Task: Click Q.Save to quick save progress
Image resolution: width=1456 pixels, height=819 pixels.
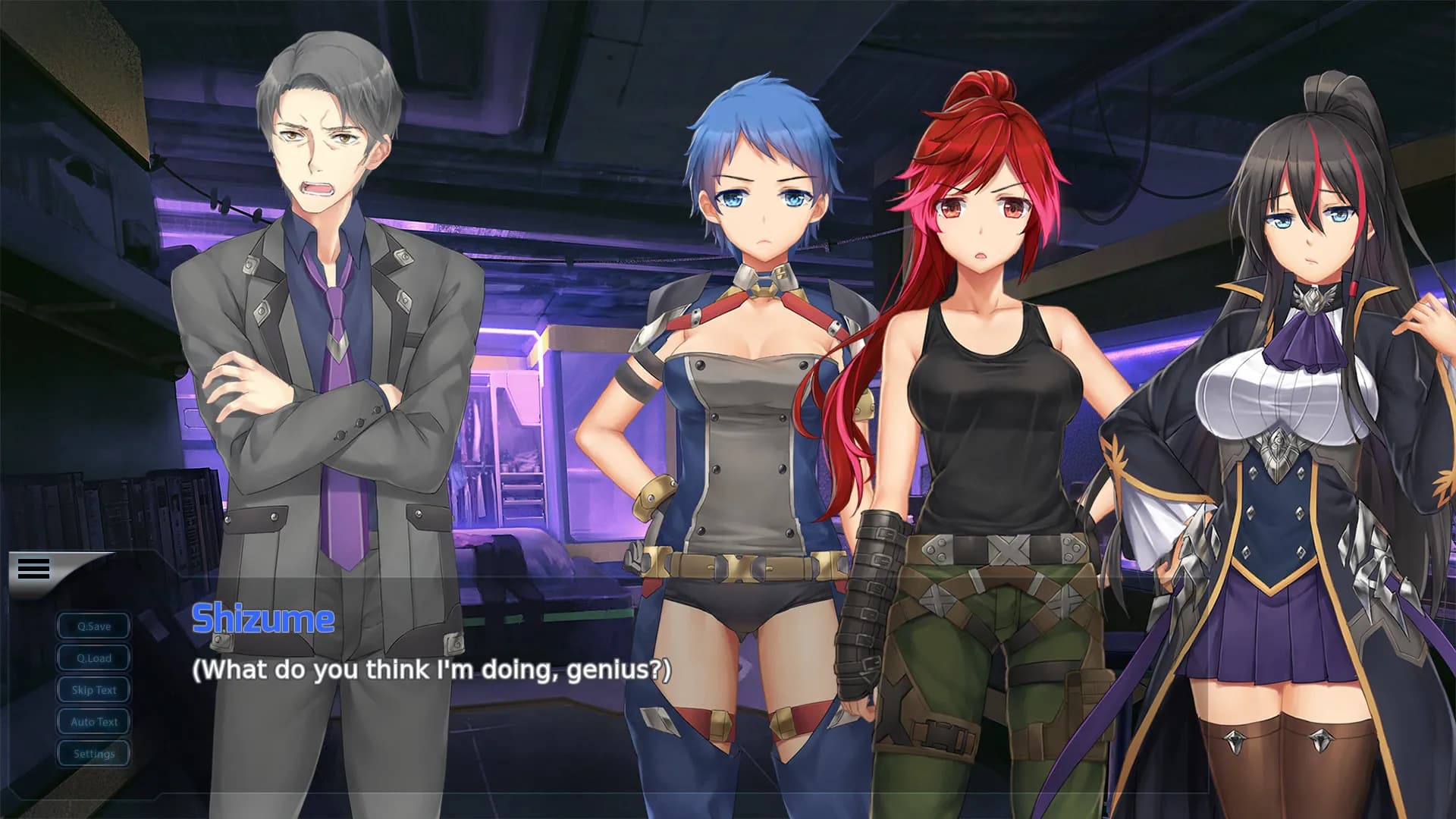Action: [93, 626]
